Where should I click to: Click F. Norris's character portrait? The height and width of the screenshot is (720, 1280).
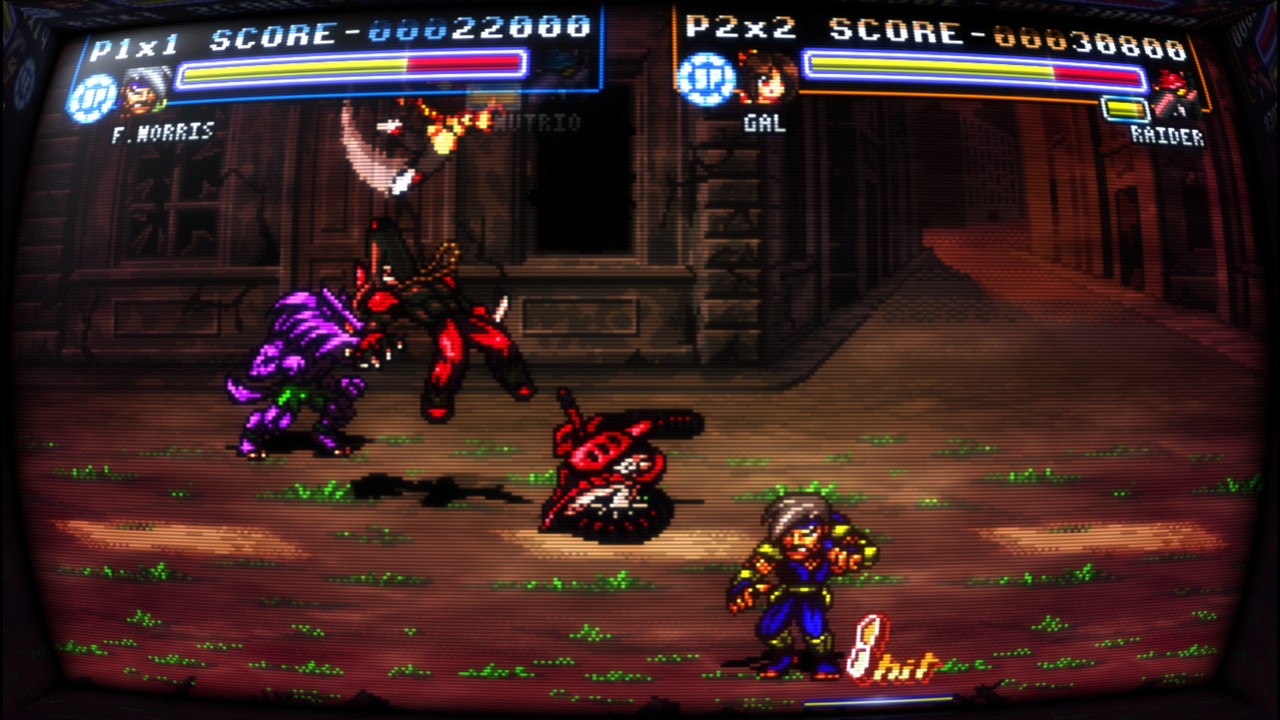(x=145, y=92)
